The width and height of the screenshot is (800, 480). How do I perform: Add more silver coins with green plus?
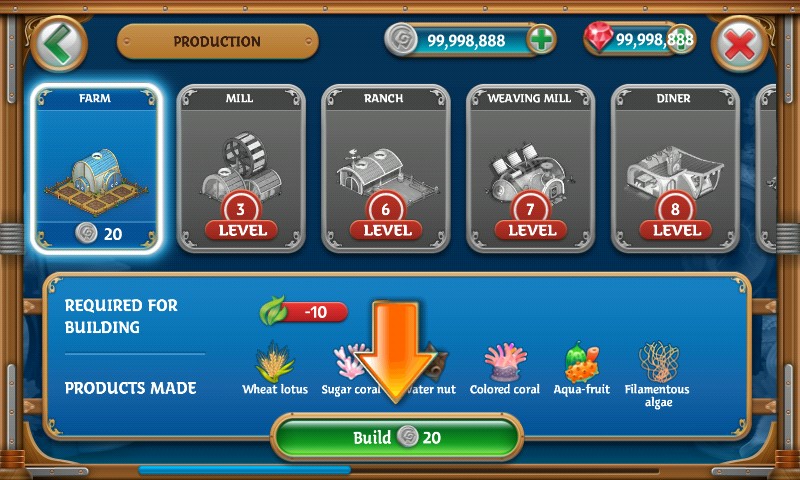point(541,40)
